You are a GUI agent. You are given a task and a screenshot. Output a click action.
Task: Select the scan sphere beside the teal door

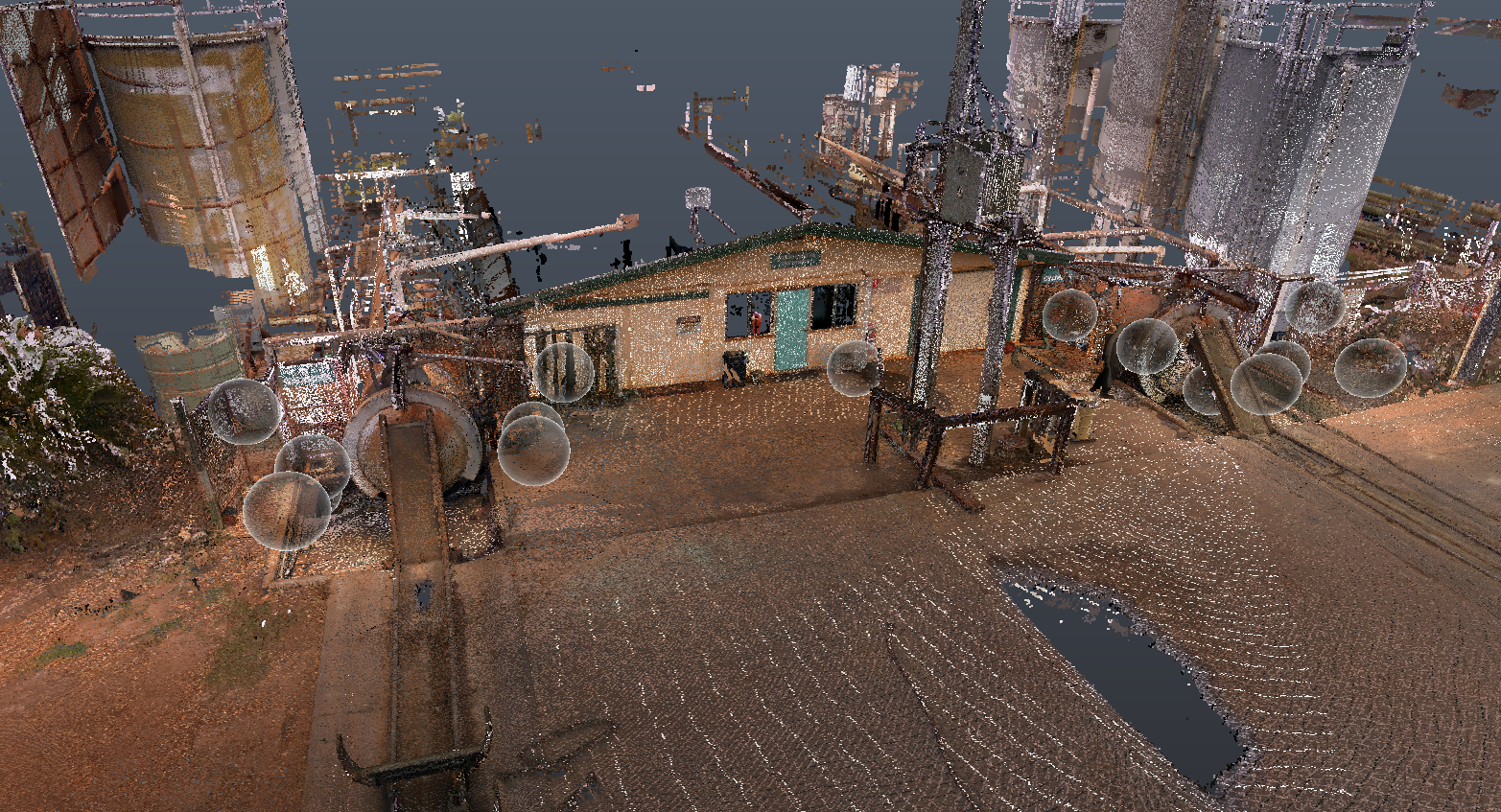853,368
